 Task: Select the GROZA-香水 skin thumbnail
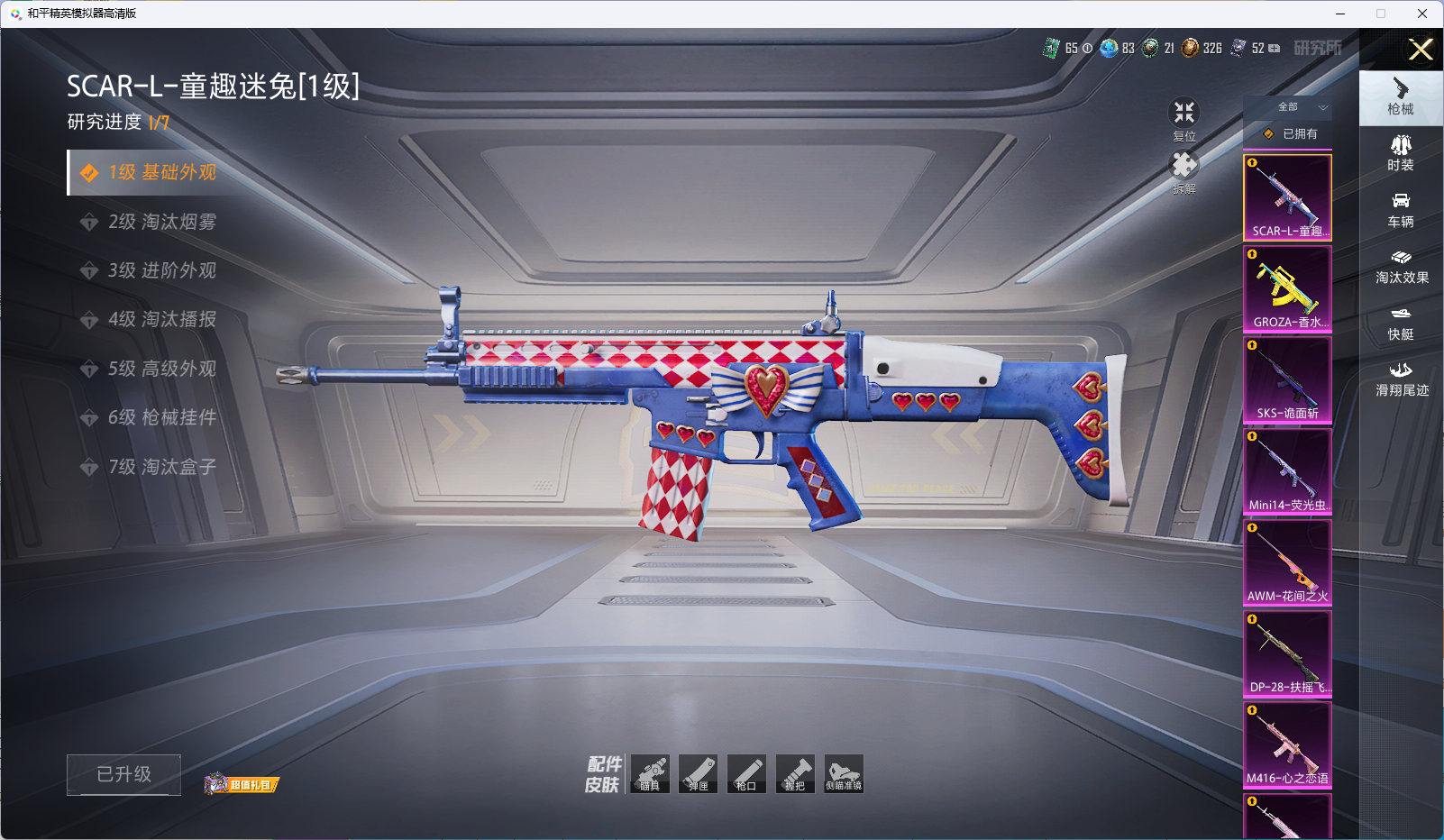pos(1287,288)
